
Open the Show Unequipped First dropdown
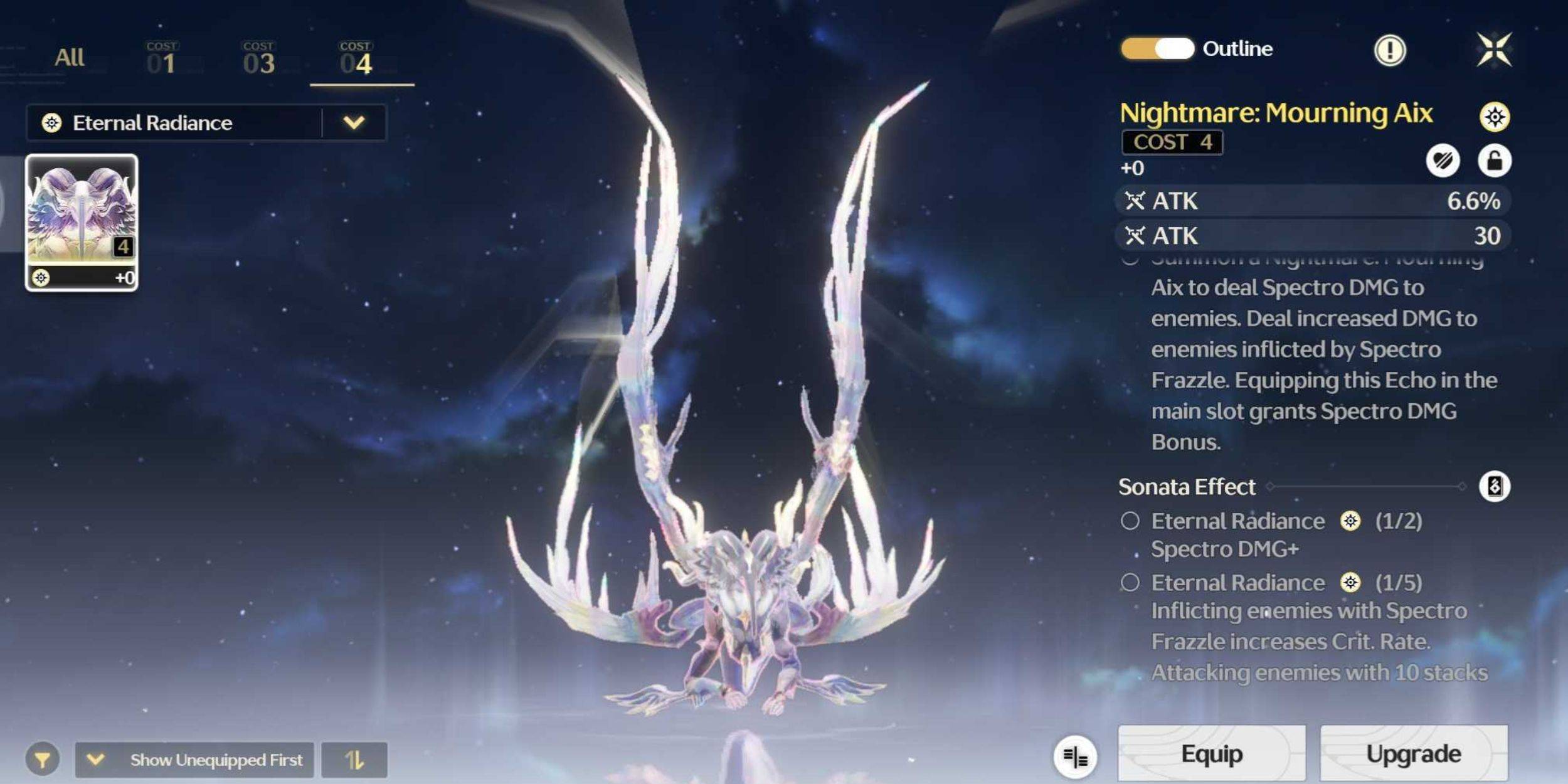click(95, 759)
